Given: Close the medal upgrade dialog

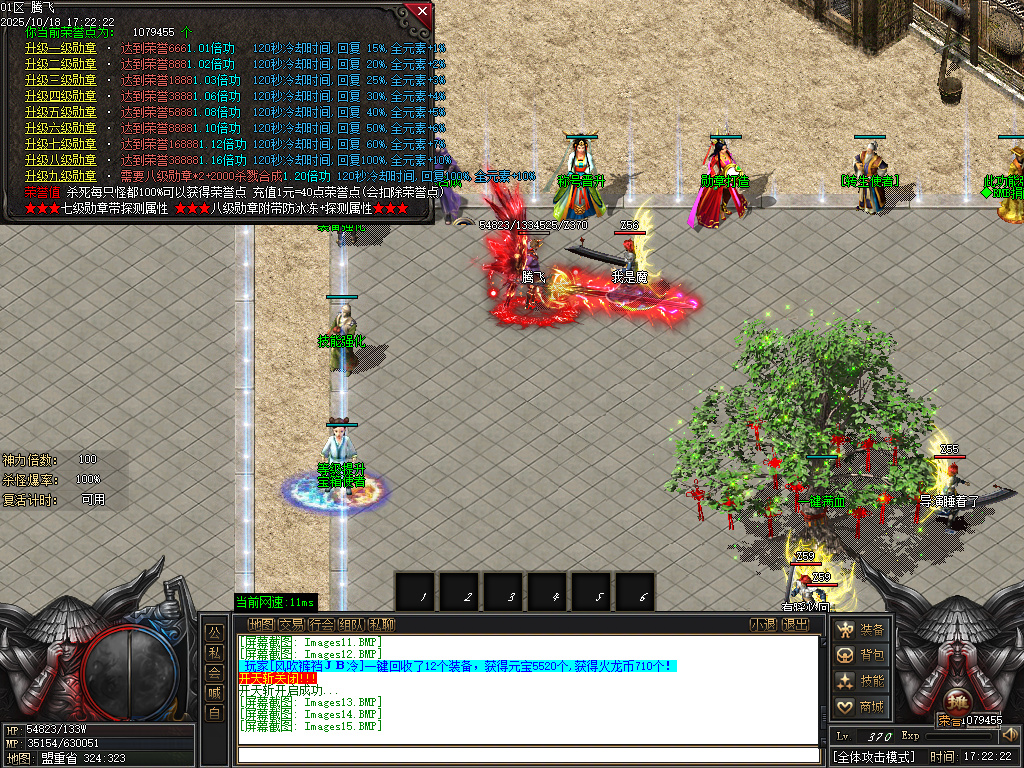Looking at the screenshot, I should pyautogui.click(x=422, y=11).
